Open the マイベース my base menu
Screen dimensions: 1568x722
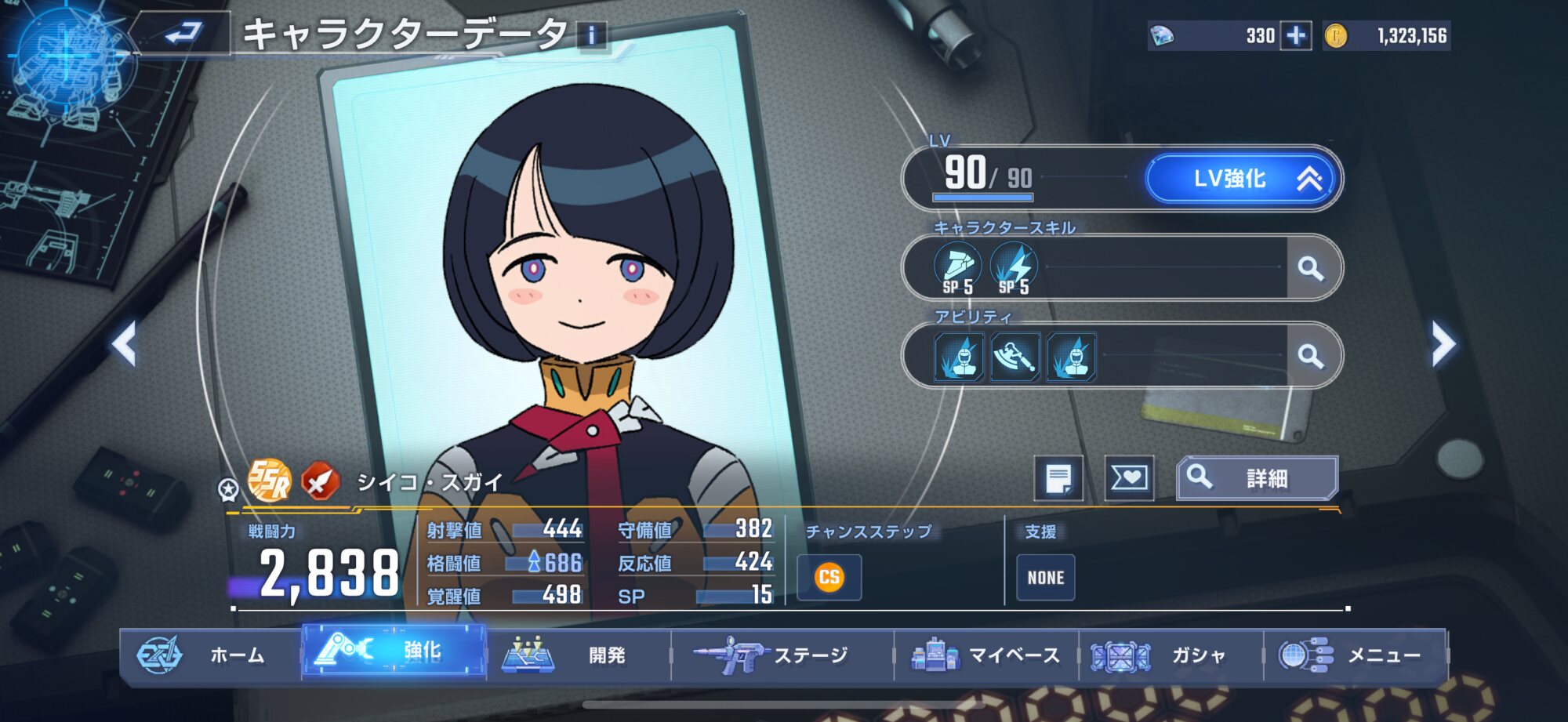986,654
